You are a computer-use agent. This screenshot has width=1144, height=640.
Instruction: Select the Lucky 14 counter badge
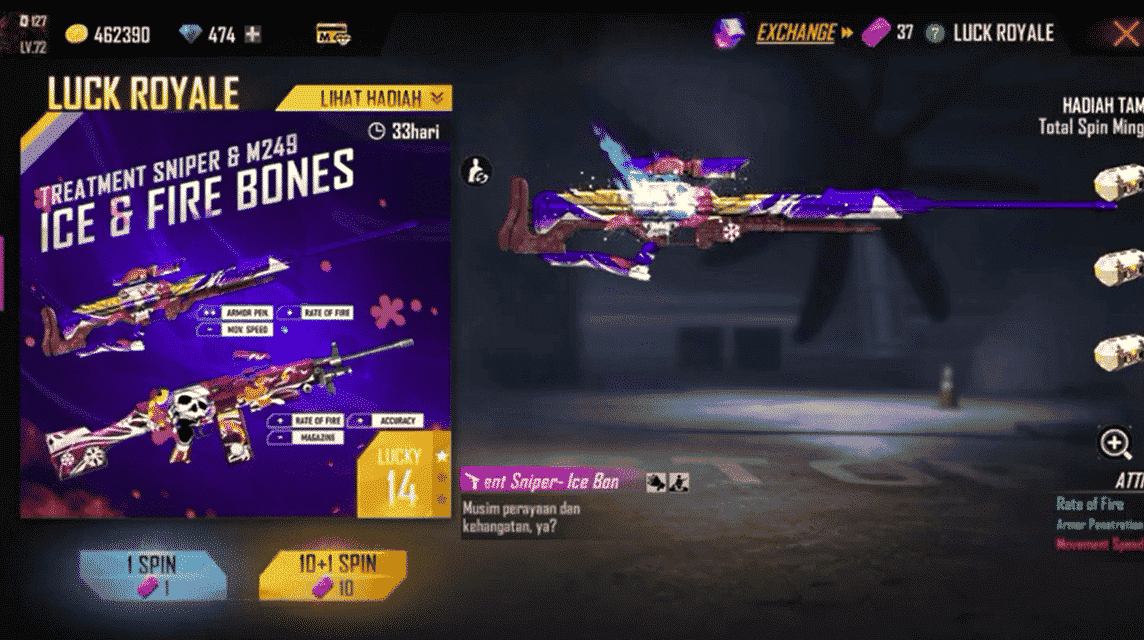(402, 475)
